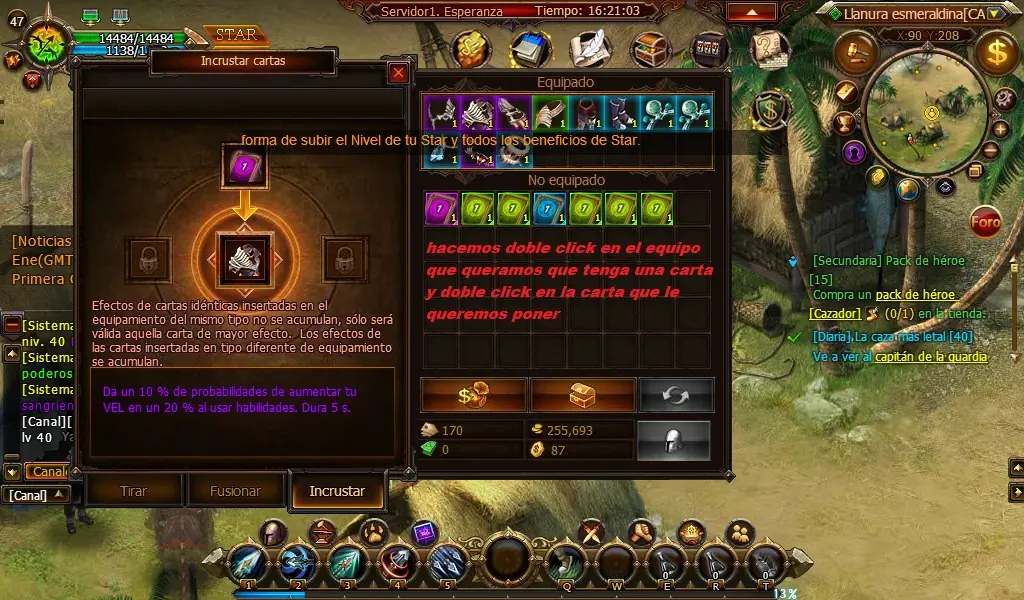Switch to the Tirar tab
Viewport: 1024px width, 600px height.
pyautogui.click(x=134, y=491)
